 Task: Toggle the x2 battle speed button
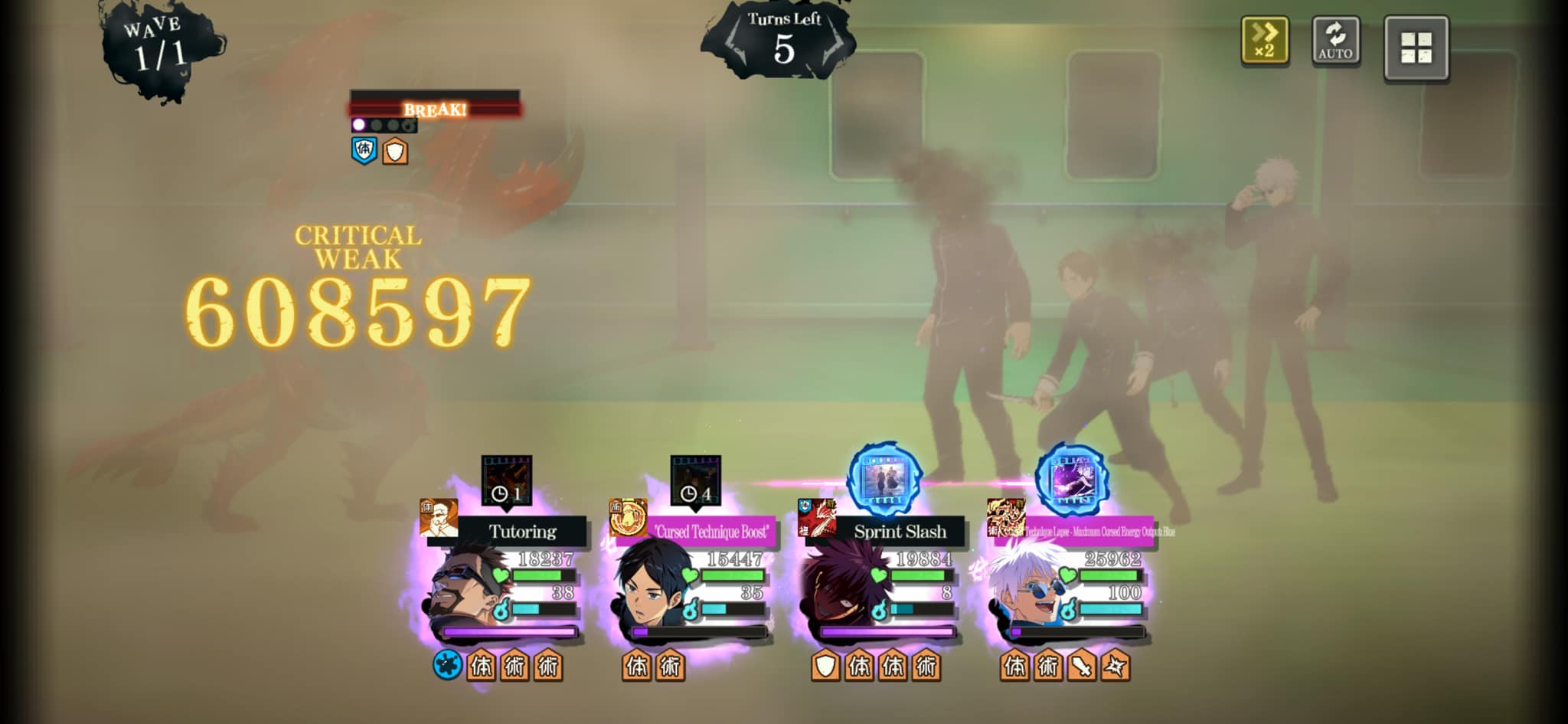click(x=1264, y=41)
